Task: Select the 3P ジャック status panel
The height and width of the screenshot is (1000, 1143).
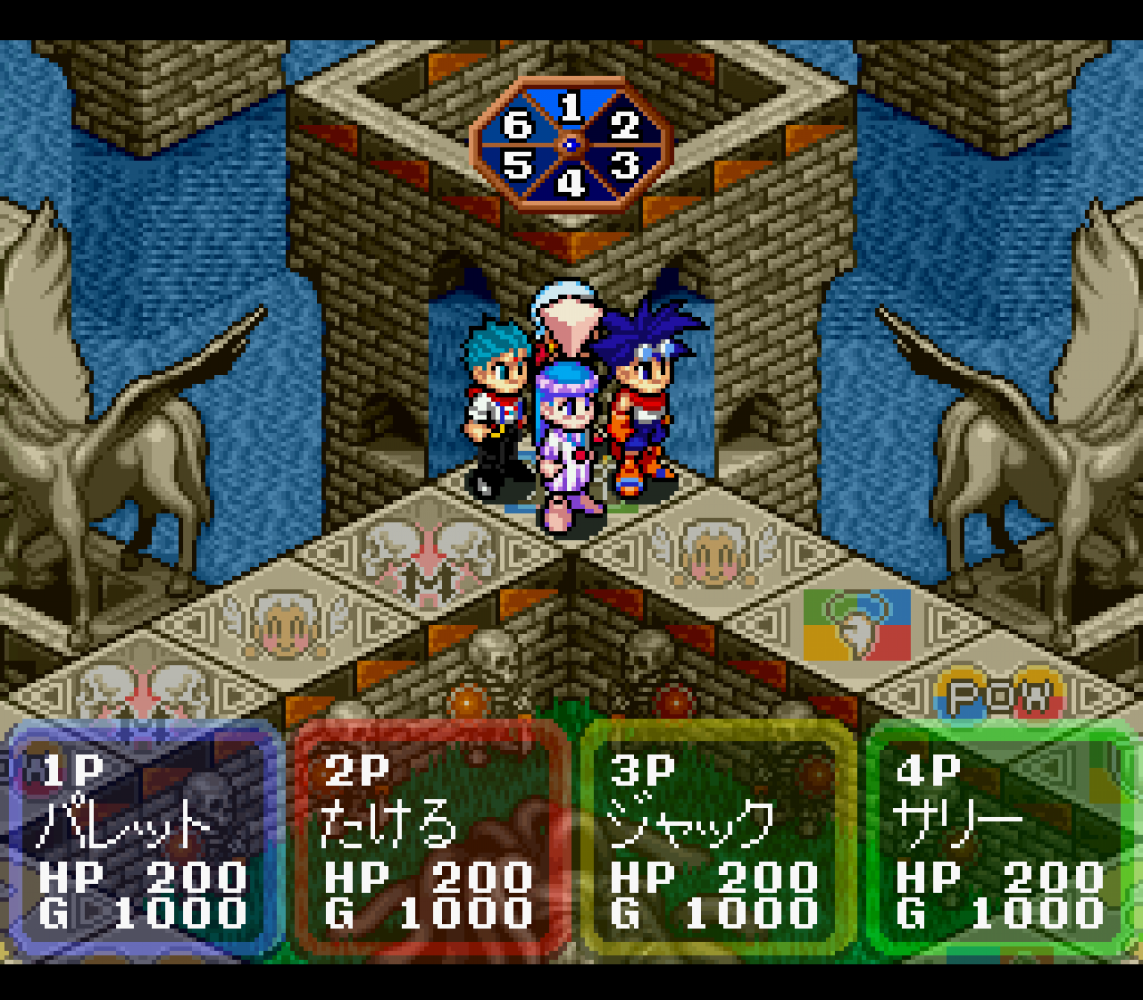Action: click(x=715, y=840)
